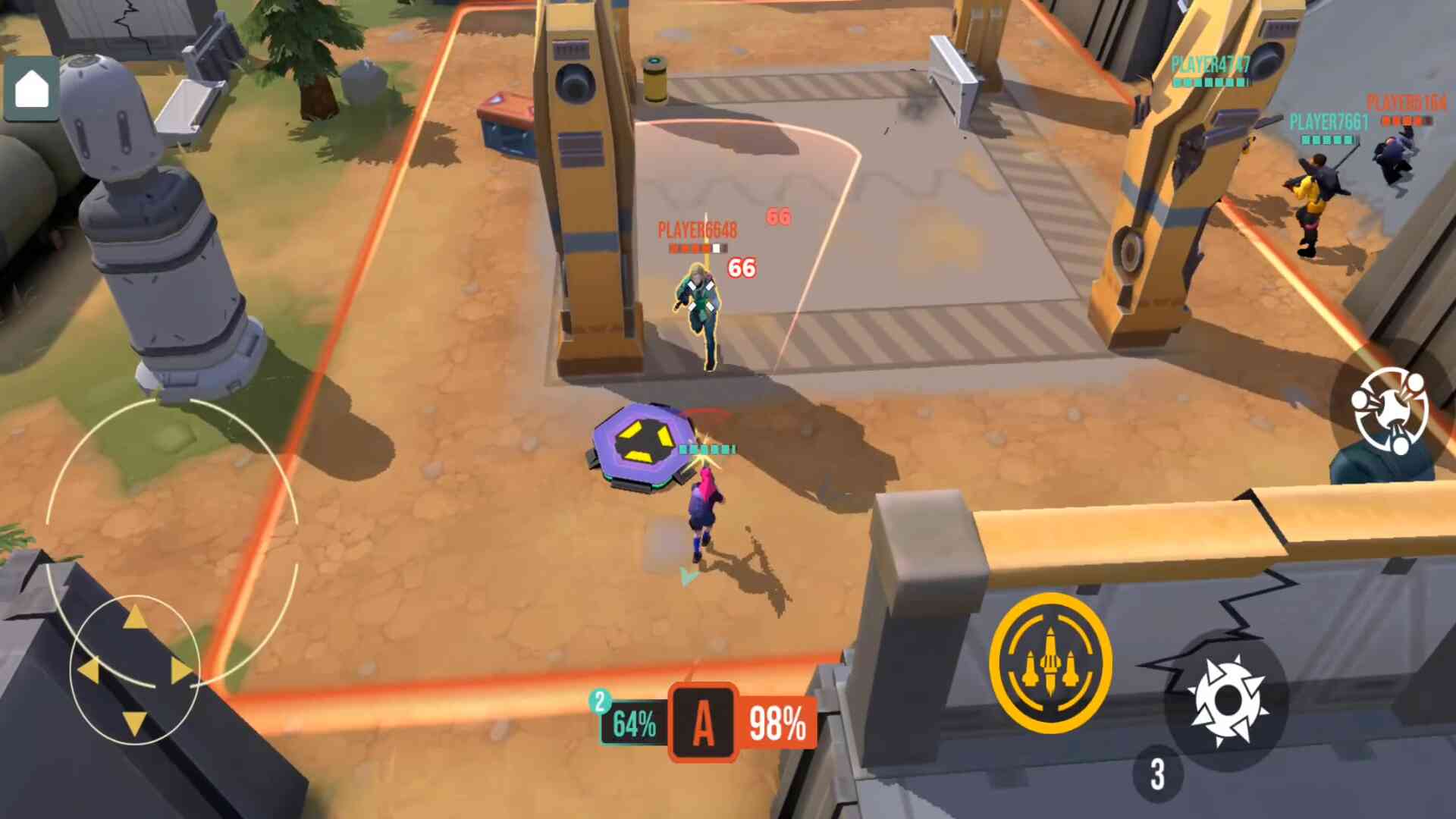Activate the triple rocket ability
Screen dimensions: 1456x819
1050,663
